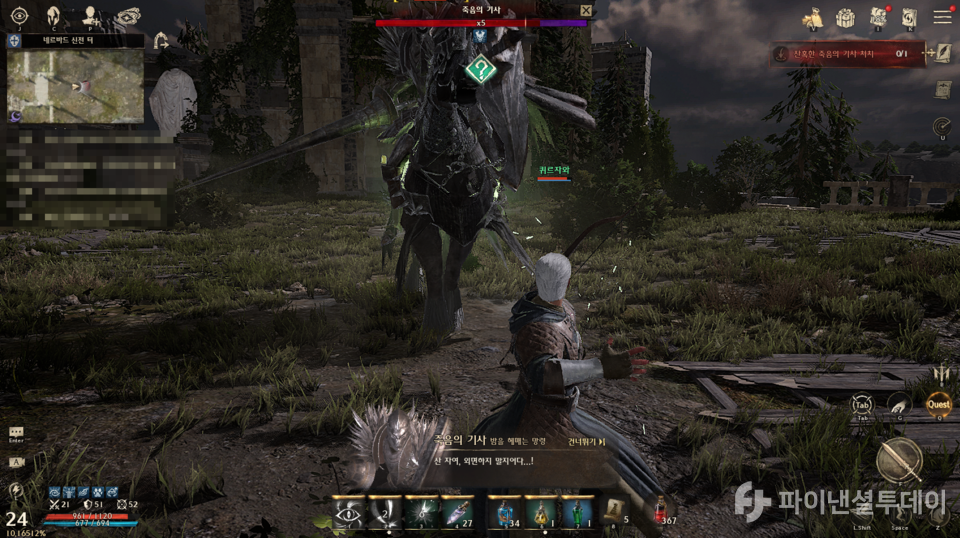Open the eye icon menu at top left

[19, 15]
